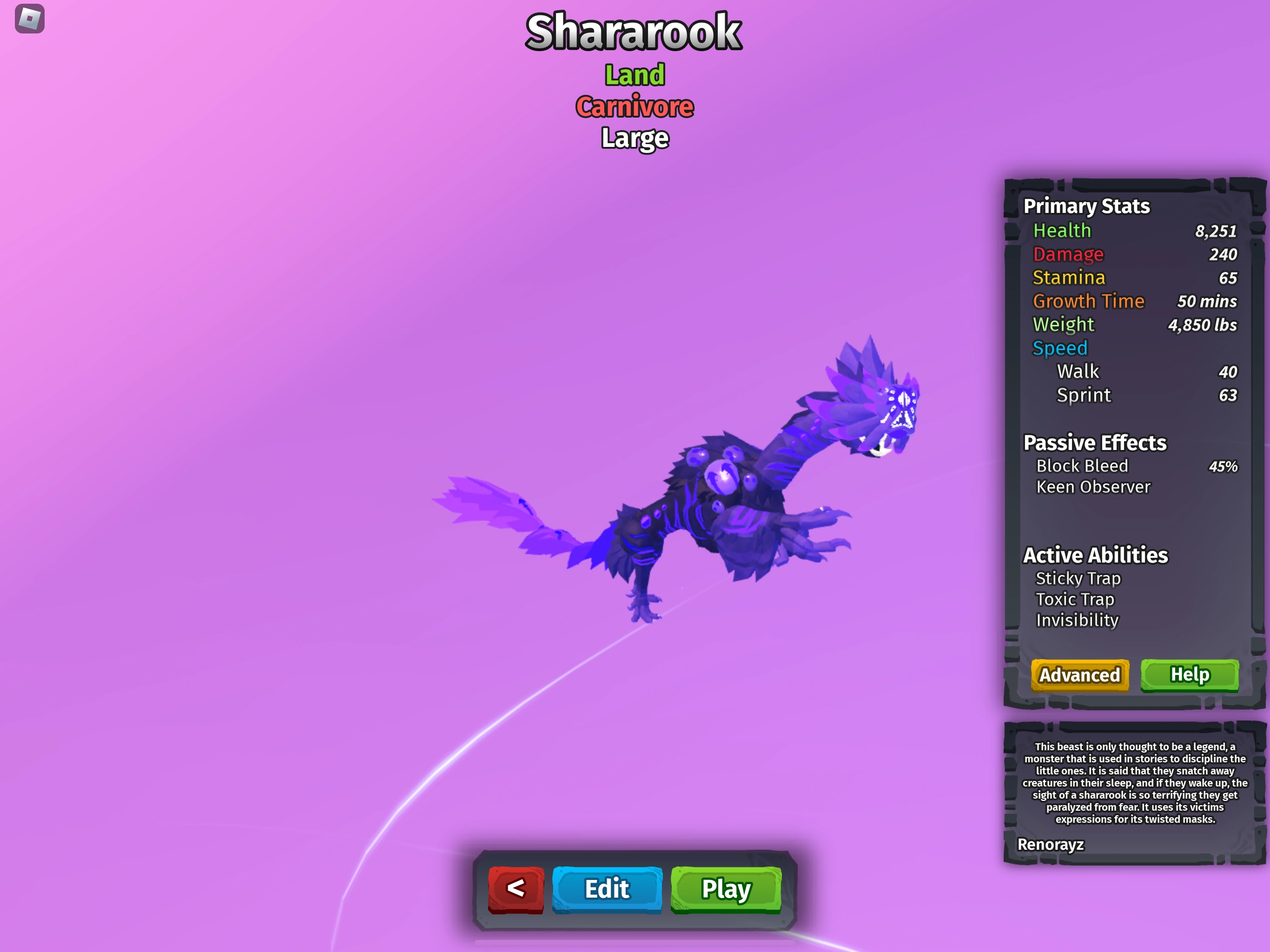
Task: Click the Block Bleed passive effect
Action: [1082, 466]
